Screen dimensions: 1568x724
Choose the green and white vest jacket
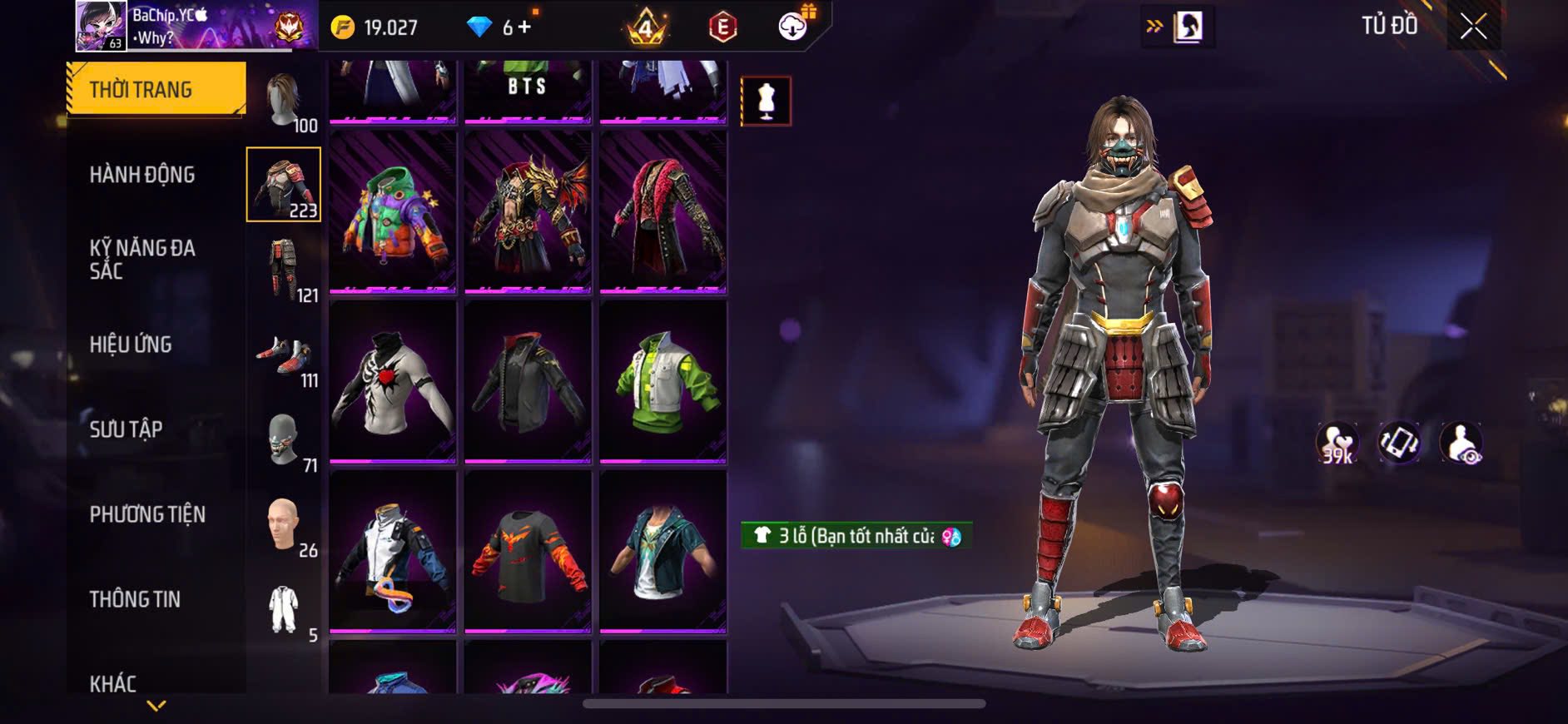(662, 381)
